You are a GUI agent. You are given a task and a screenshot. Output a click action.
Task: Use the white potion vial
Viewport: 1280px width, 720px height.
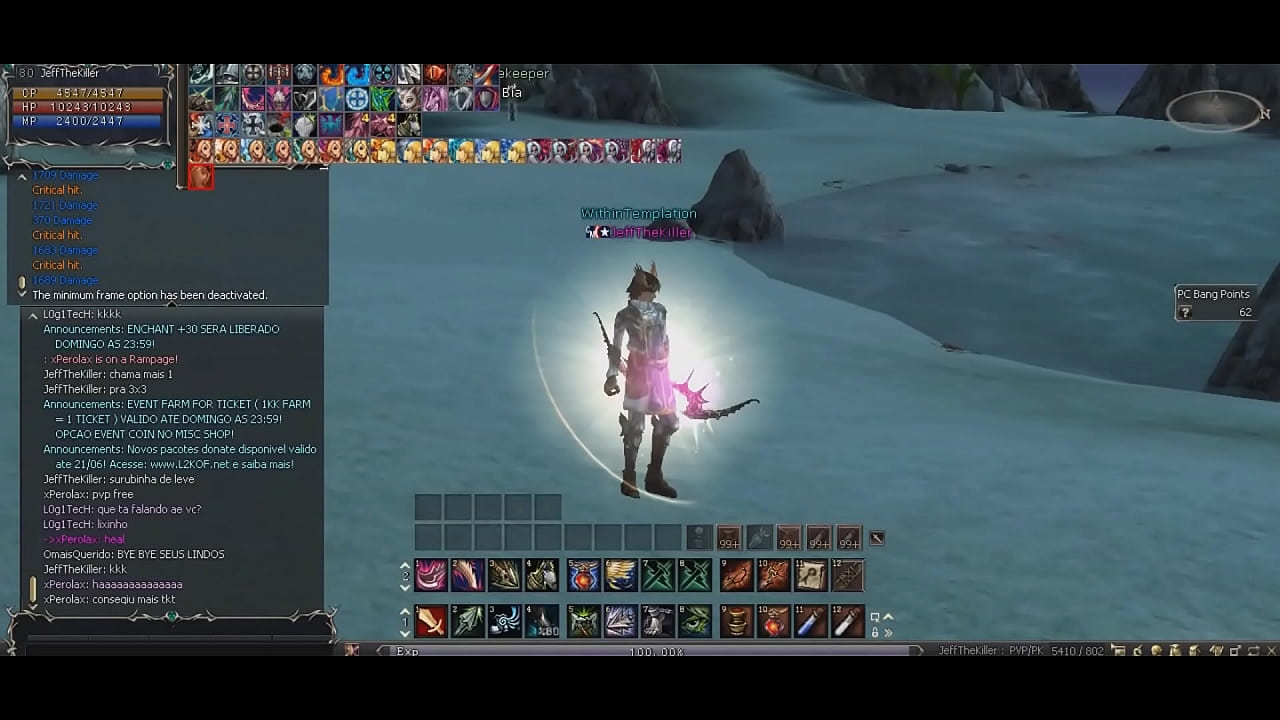(847, 621)
